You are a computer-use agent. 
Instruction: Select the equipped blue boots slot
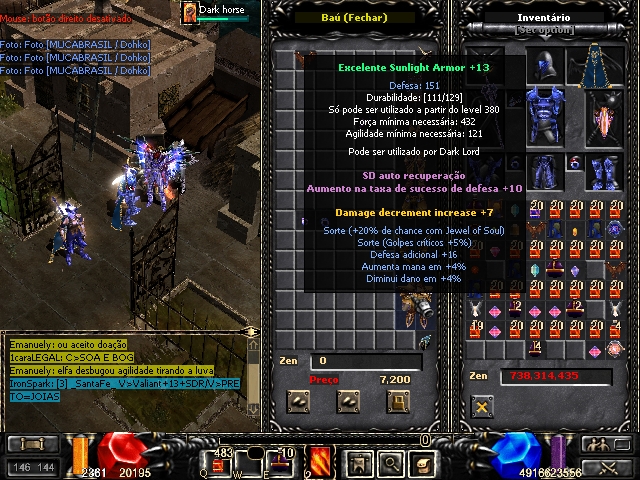point(603,170)
